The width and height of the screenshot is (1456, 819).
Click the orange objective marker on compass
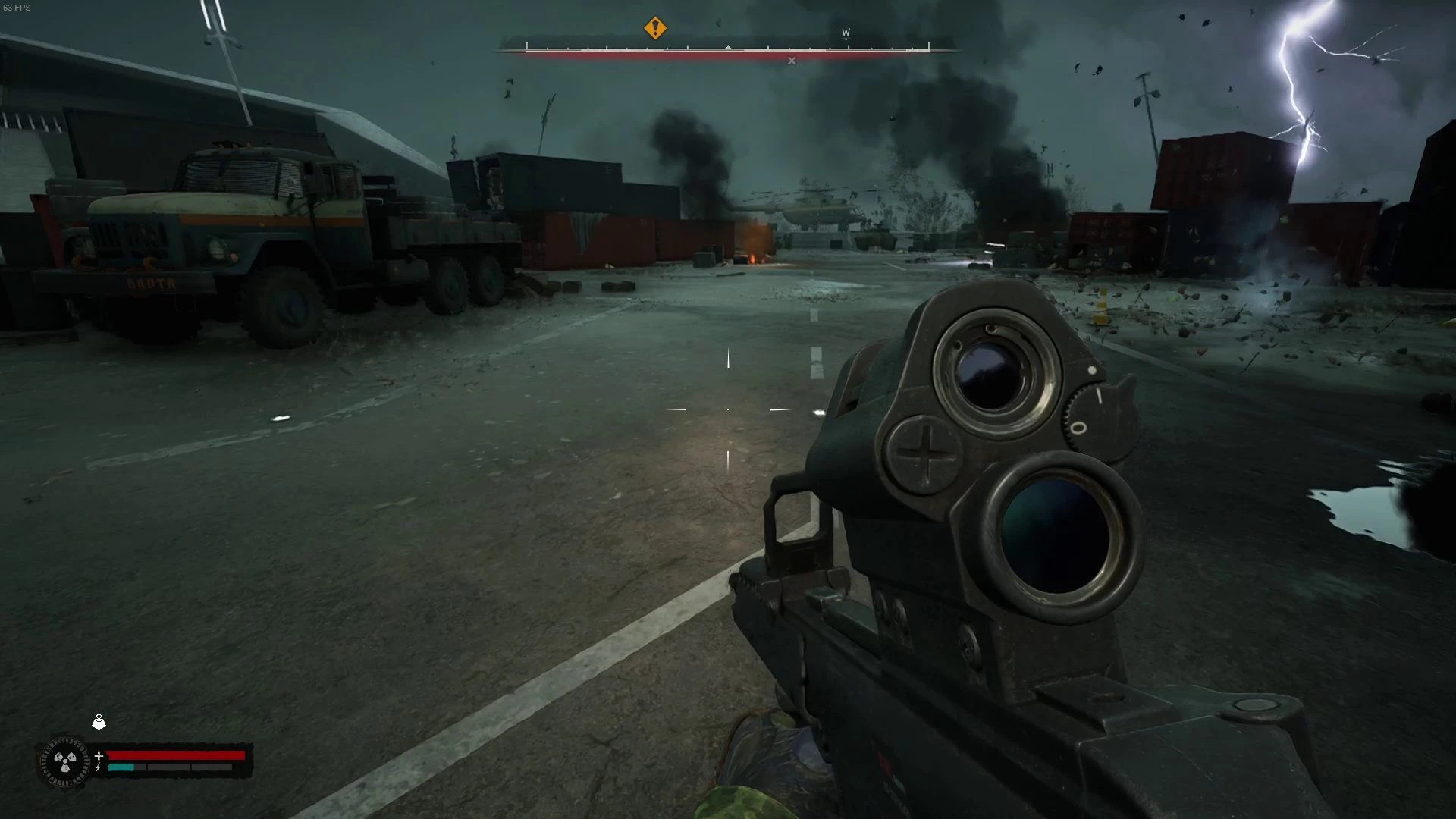tap(655, 29)
